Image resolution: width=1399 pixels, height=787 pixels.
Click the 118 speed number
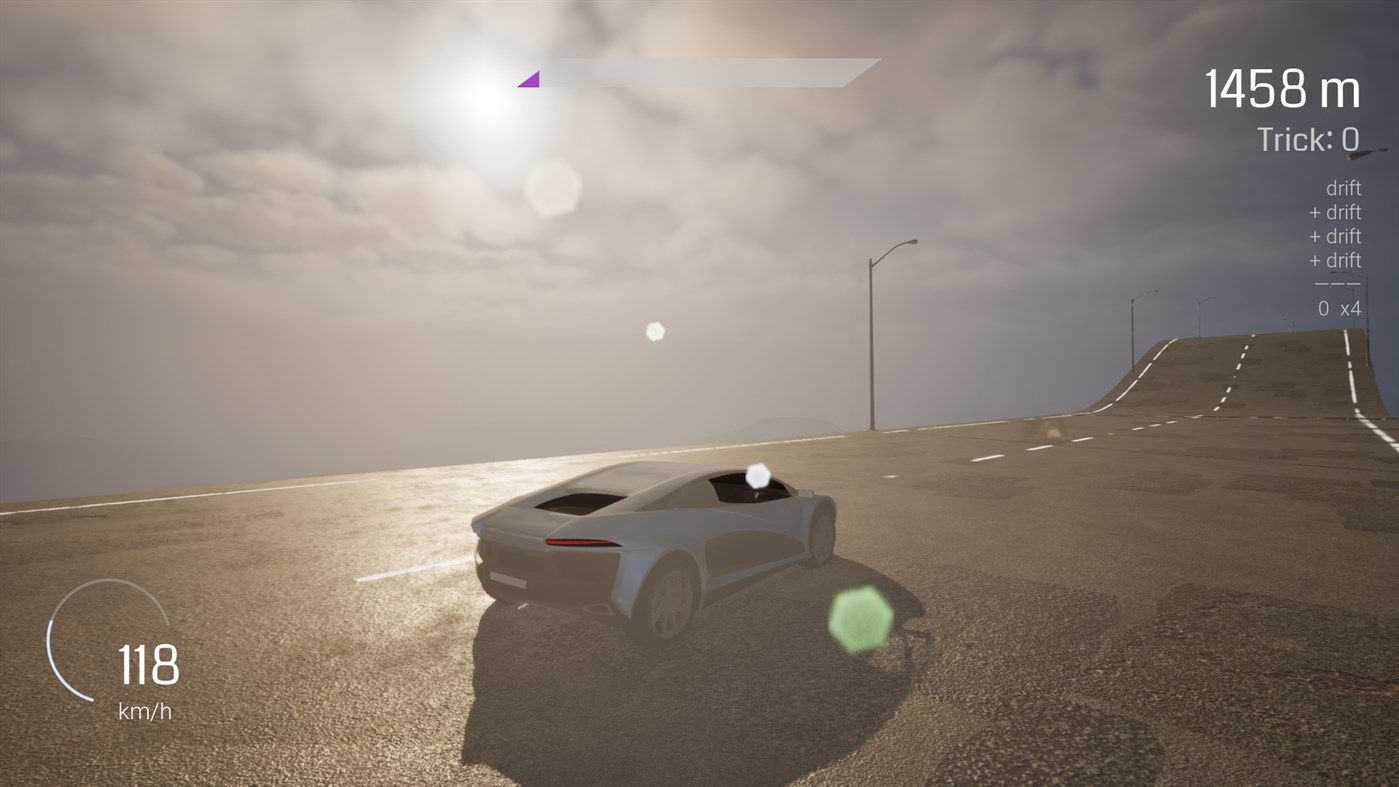click(x=146, y=665)
